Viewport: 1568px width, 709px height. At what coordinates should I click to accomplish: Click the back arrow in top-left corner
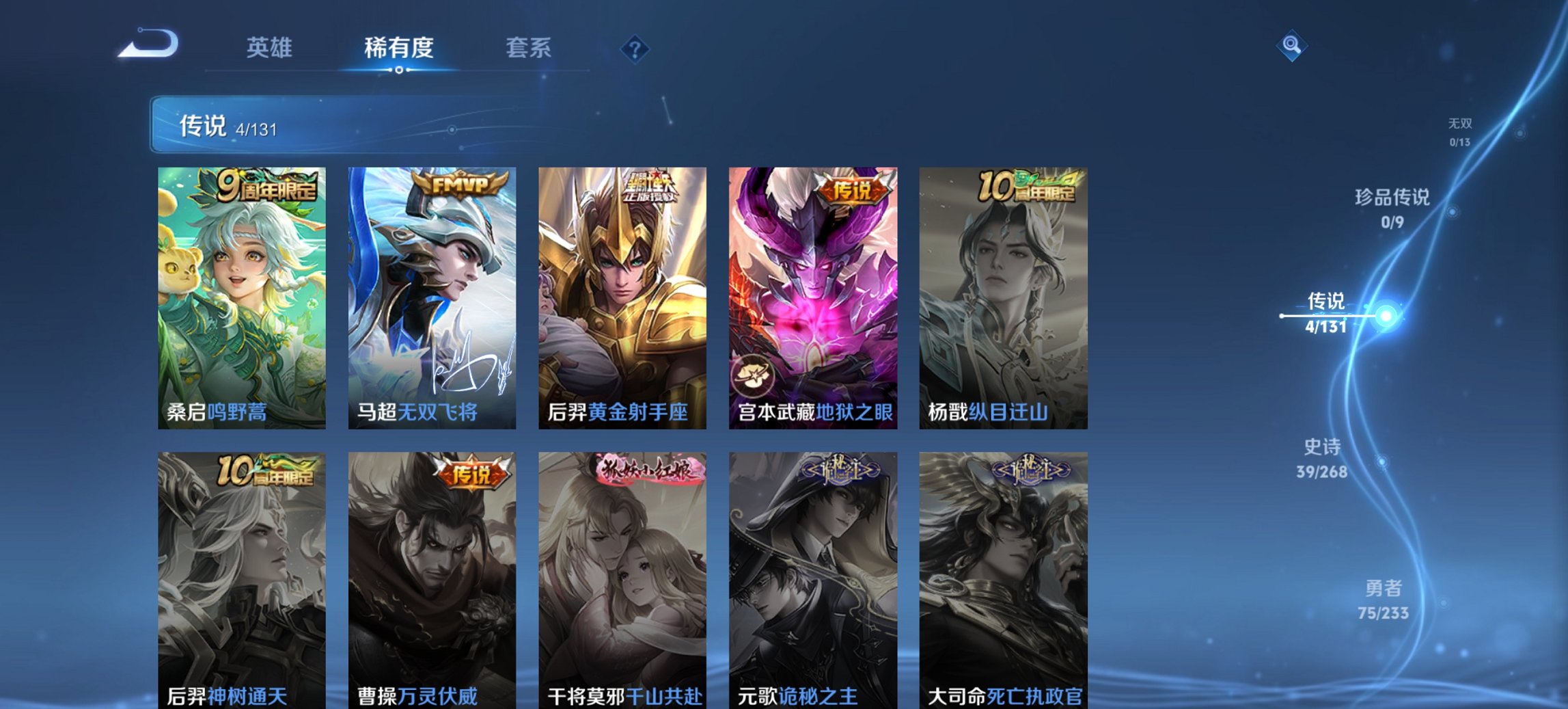click(147, 42)
